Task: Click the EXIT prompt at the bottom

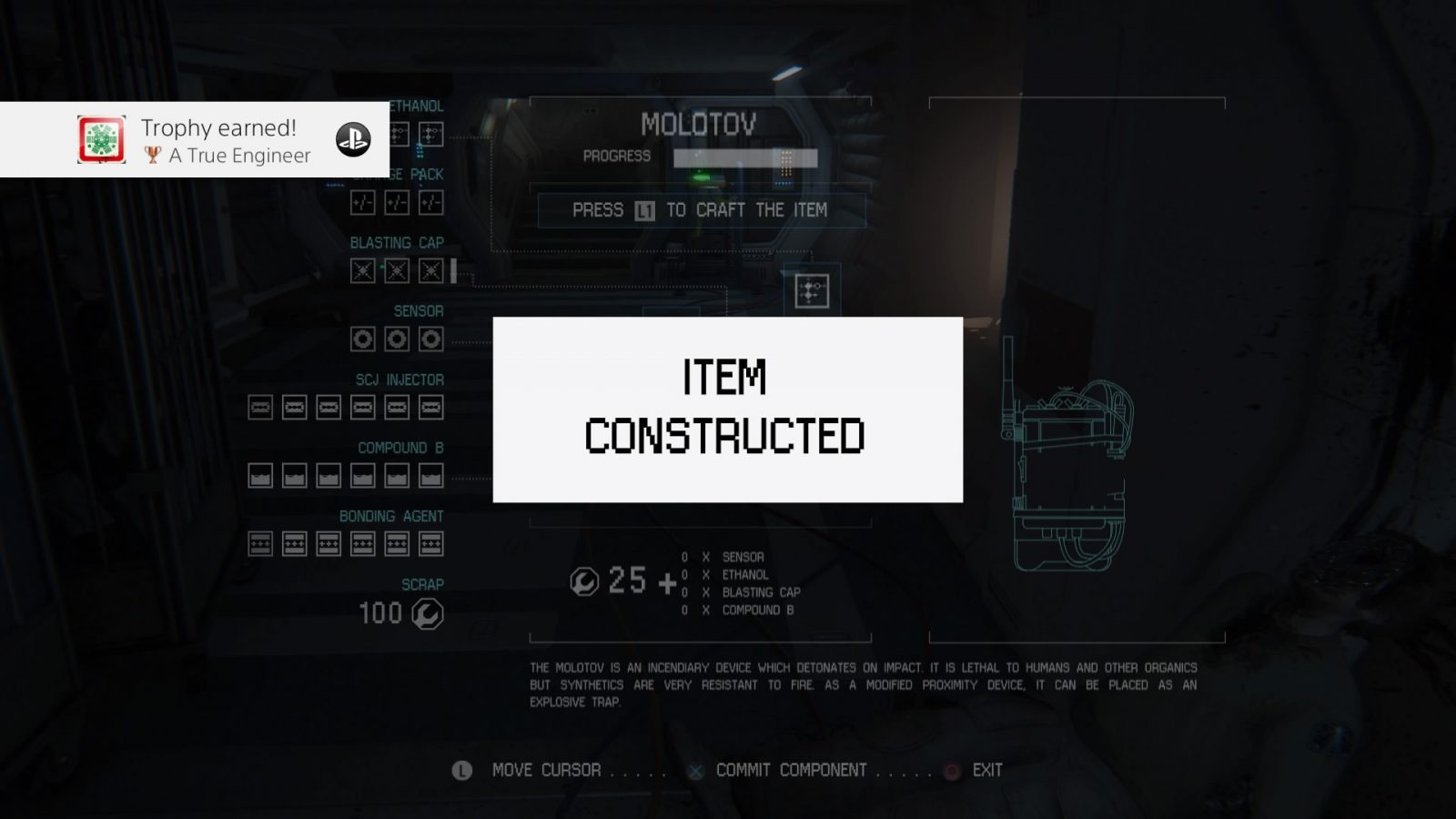Action: pos(987,770)
